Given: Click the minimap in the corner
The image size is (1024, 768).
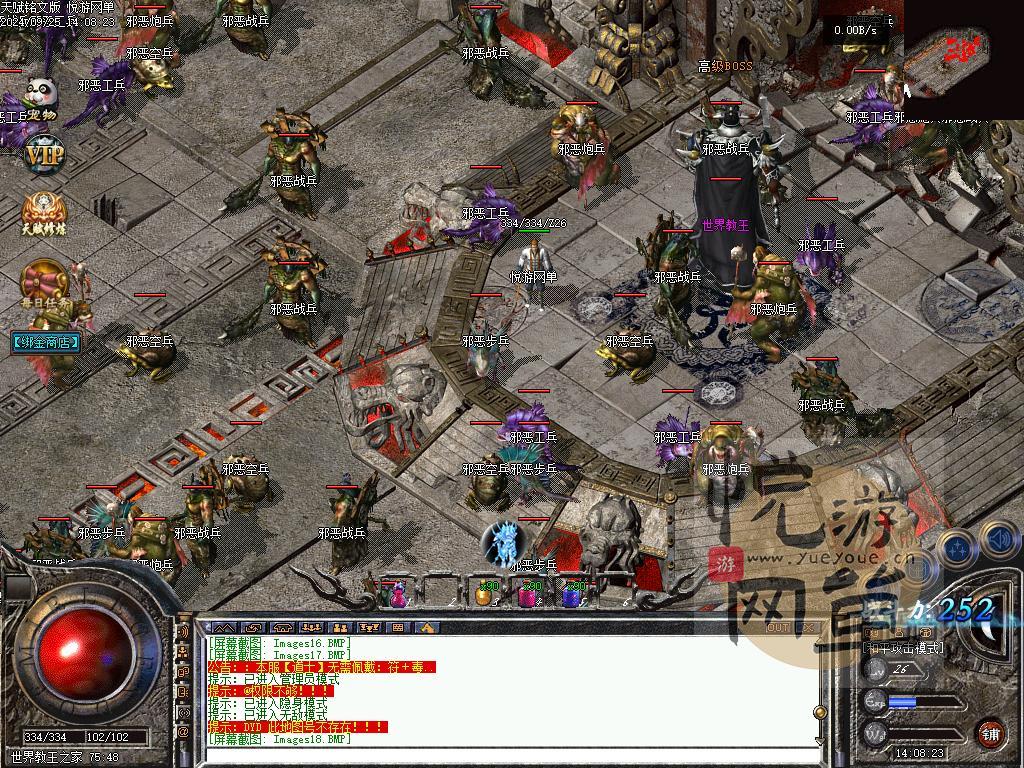Looking at the screenshot, I should tap(963, 47).
